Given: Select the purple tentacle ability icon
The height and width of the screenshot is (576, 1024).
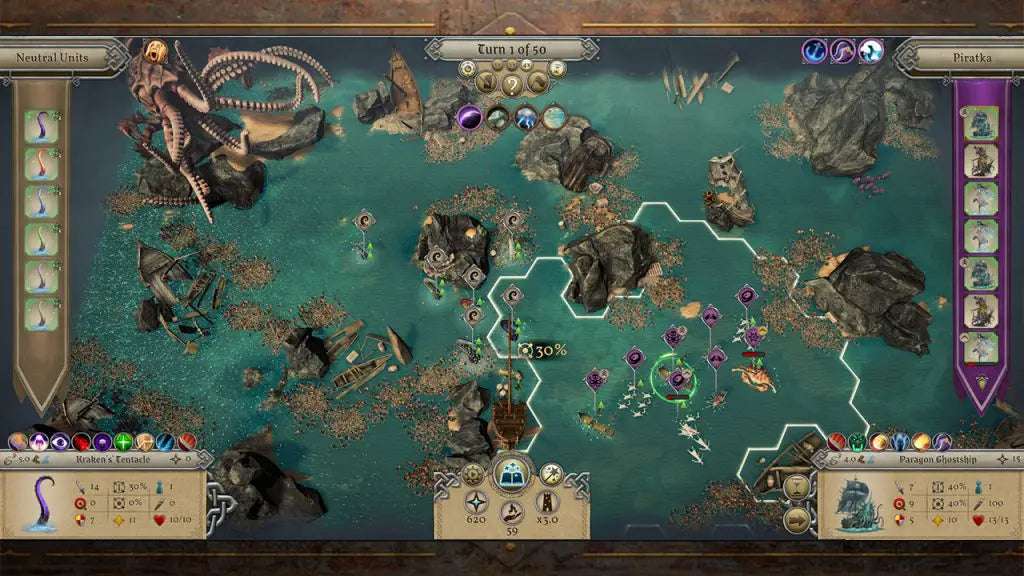Looking at the screenshot, I should coord(843,51).
